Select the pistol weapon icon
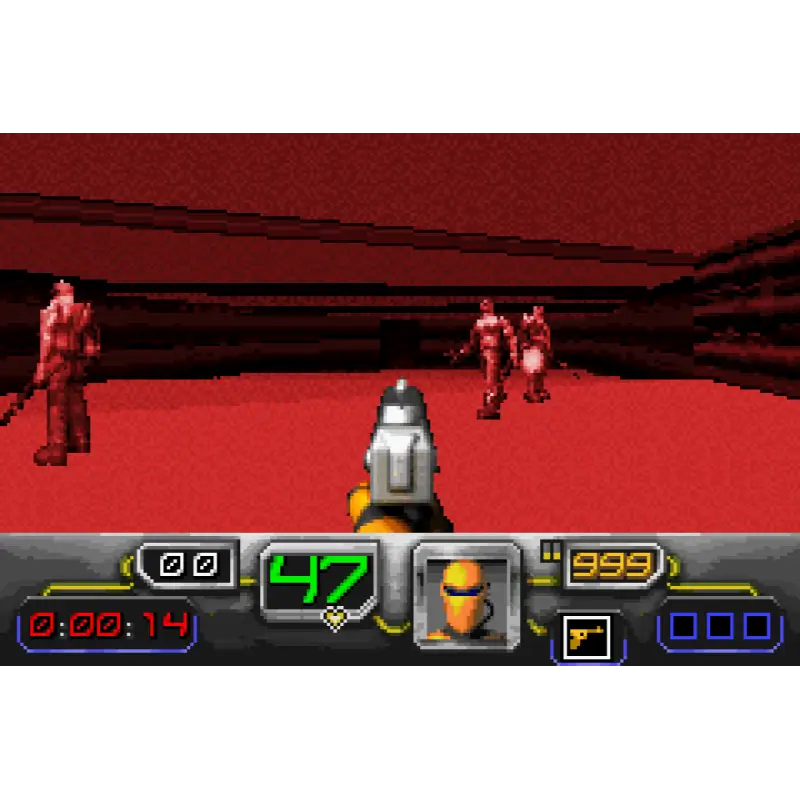This screenshot has width=800, height=800. pyautogui.click(x=587, y=636)
